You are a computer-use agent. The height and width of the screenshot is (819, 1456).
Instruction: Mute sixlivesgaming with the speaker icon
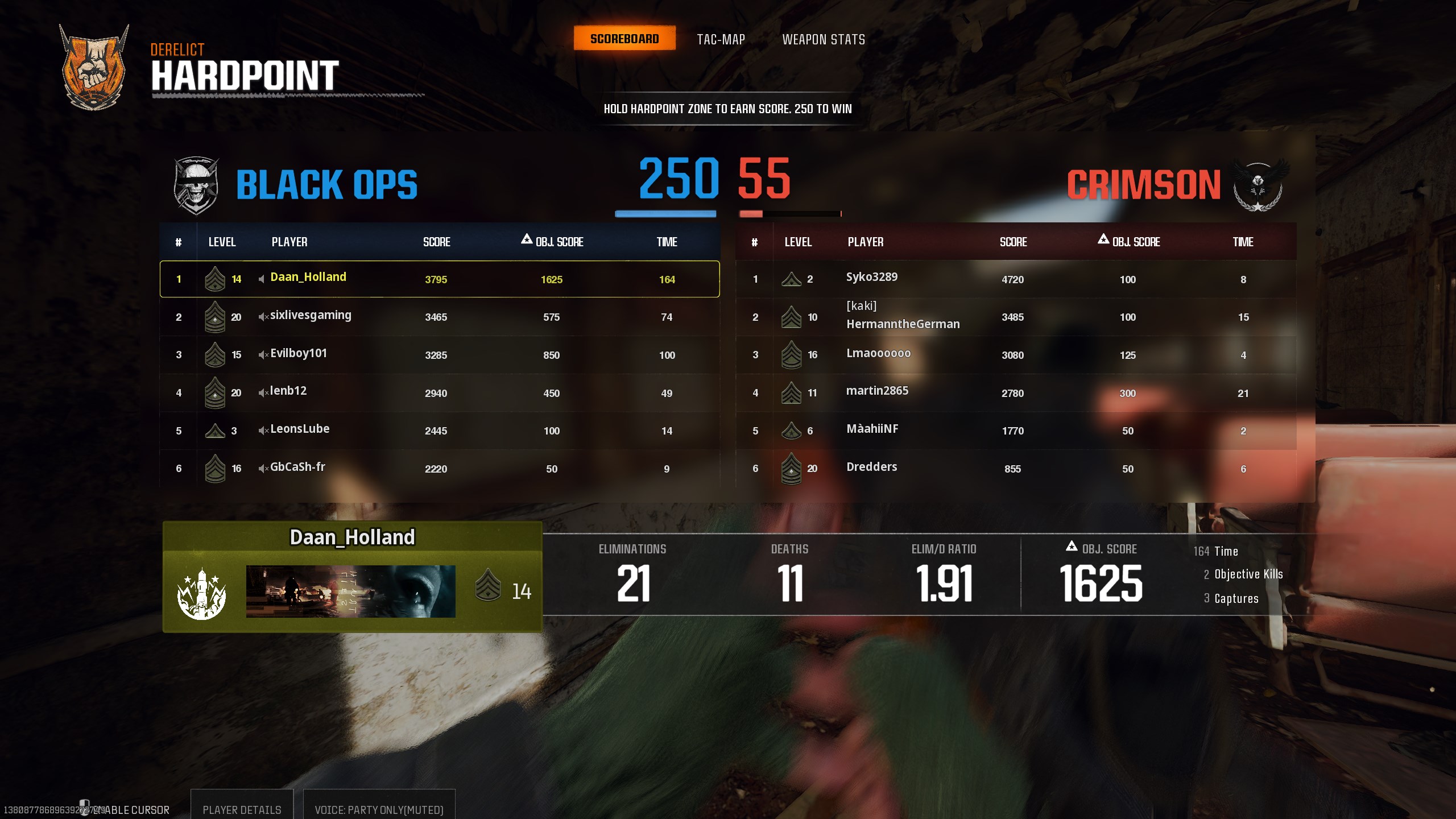click(263, 317)
